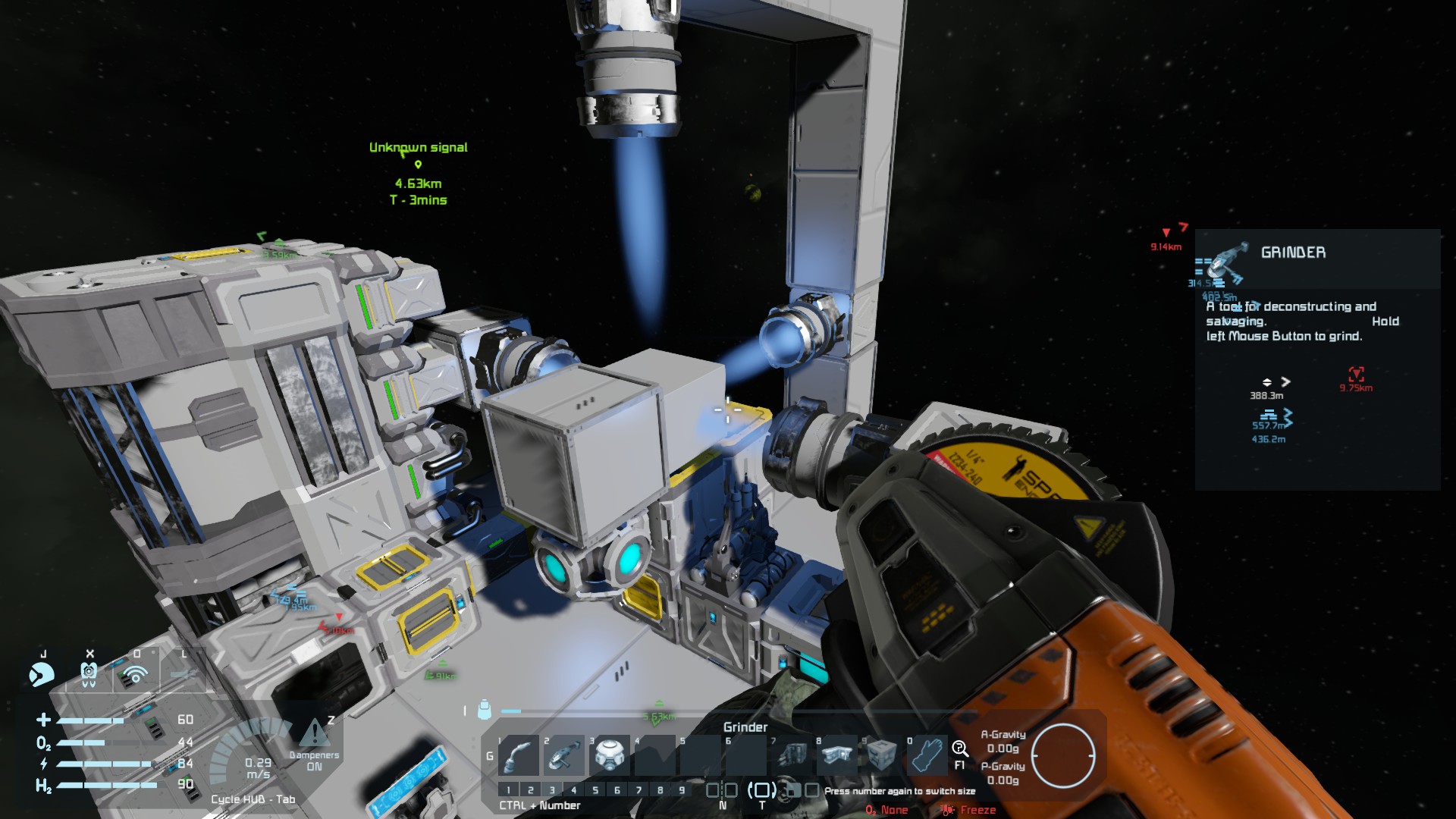Toggle the Dampeners warning indicator
Viewport: 1456px width, 819px height.
click(314, 733)
